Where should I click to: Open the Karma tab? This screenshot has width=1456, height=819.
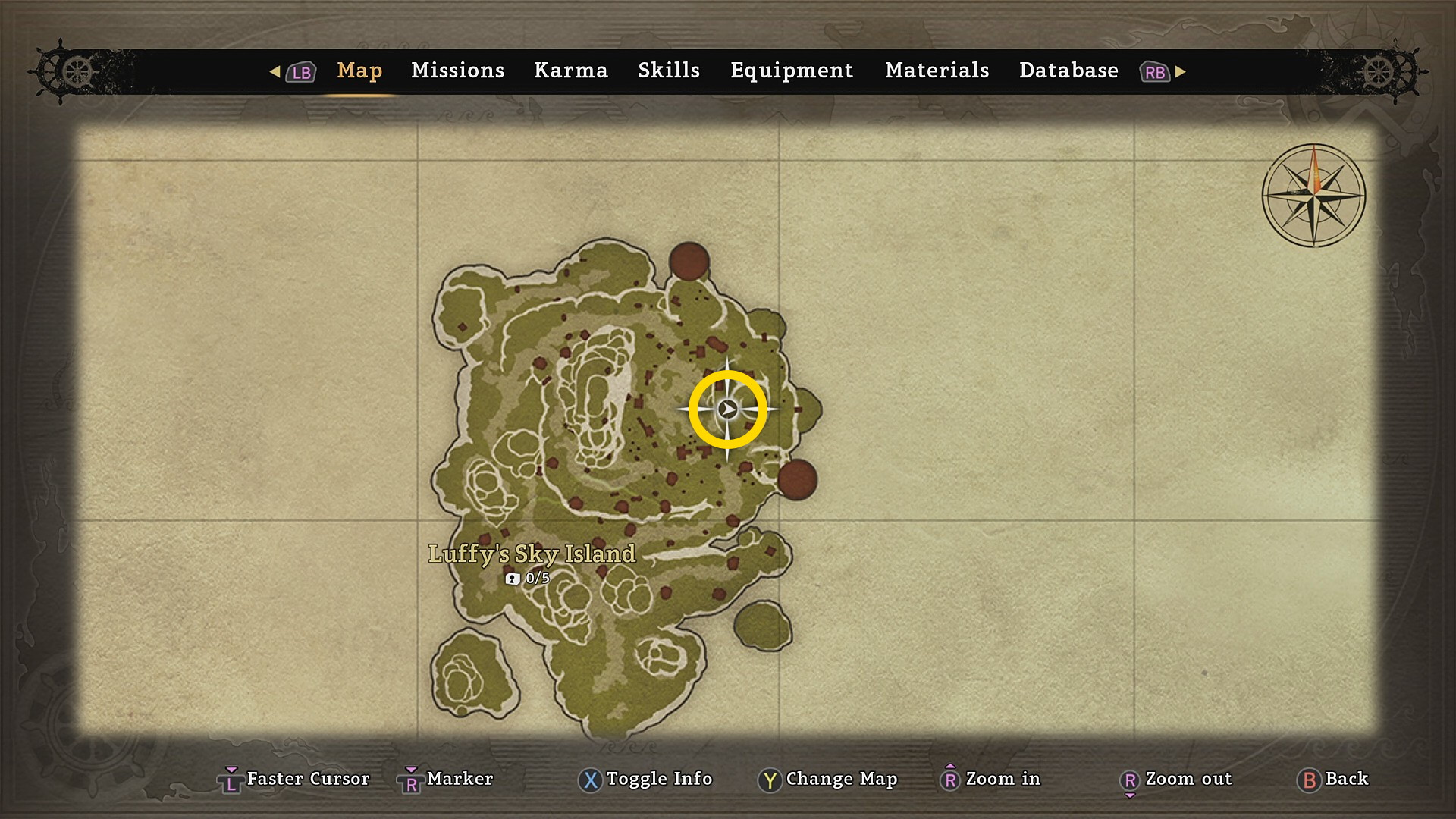(570, 71)
